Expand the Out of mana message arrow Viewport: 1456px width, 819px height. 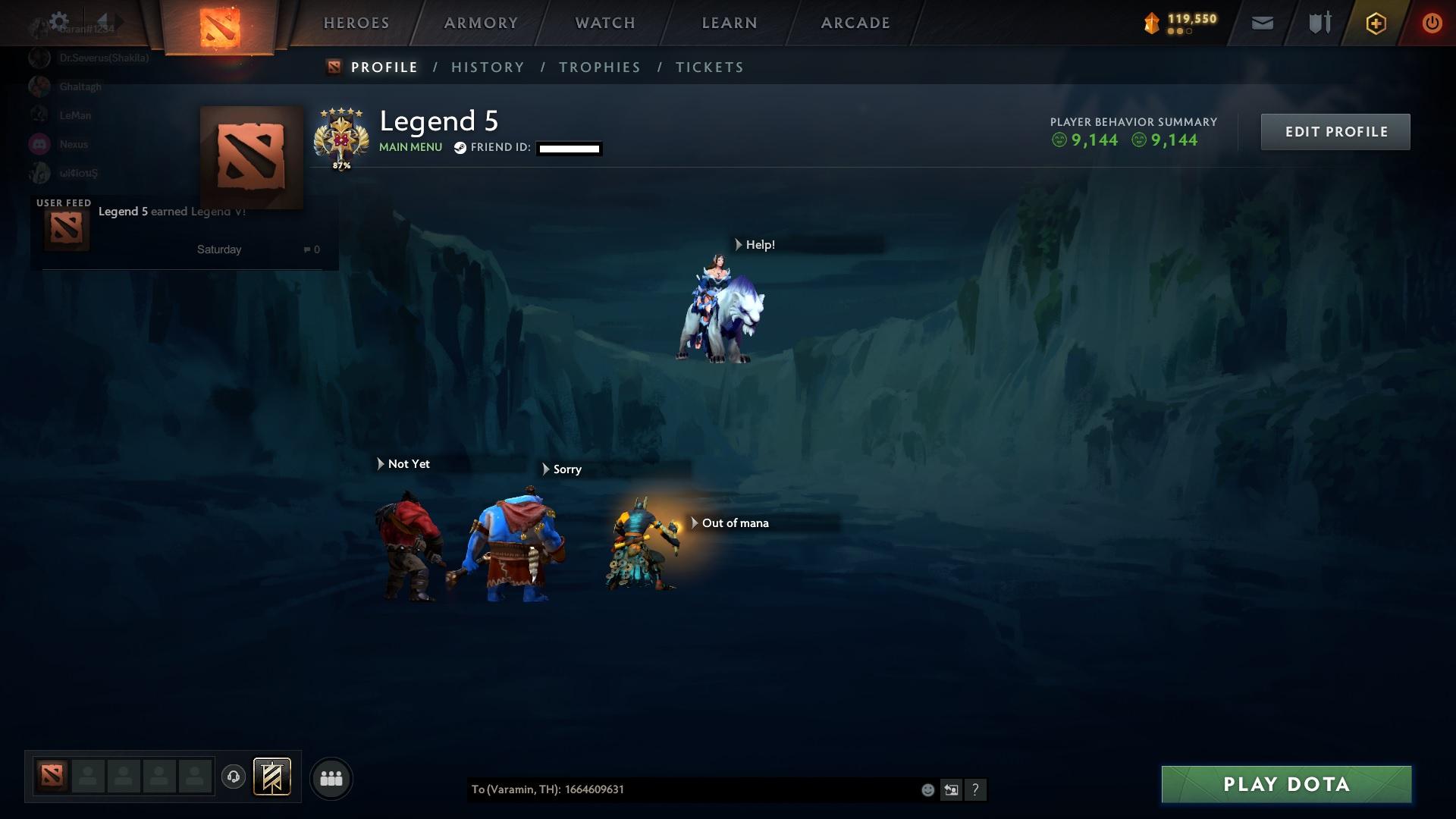[695, 522]
